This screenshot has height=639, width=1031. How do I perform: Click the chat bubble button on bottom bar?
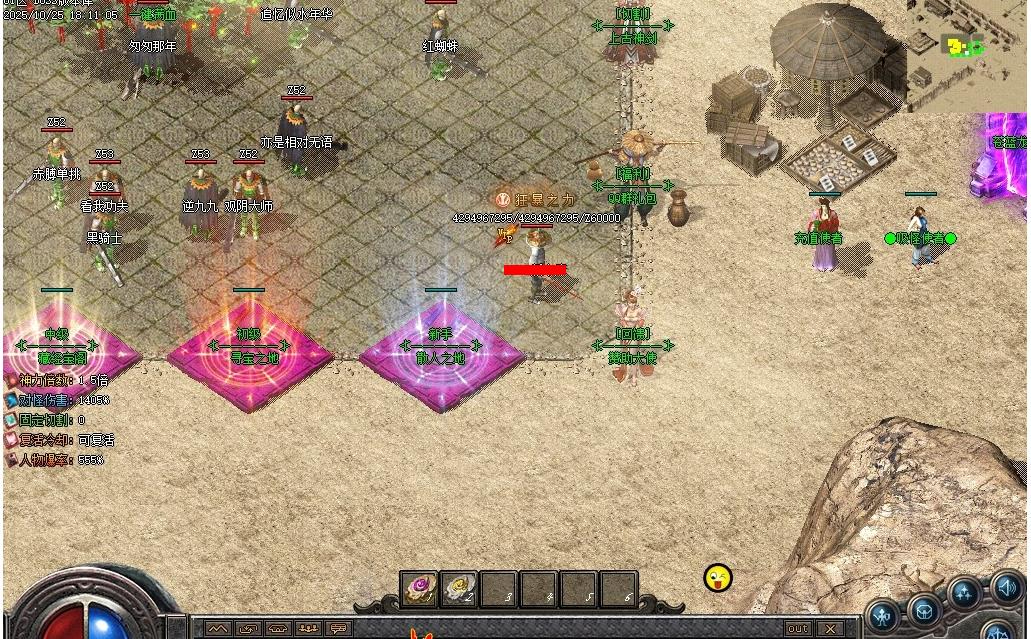click(339, 629)
